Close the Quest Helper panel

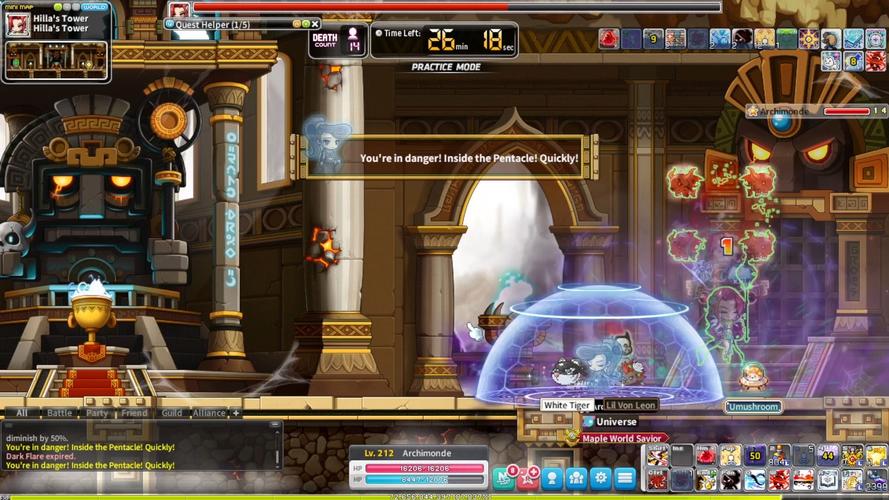tap(316, 24)
